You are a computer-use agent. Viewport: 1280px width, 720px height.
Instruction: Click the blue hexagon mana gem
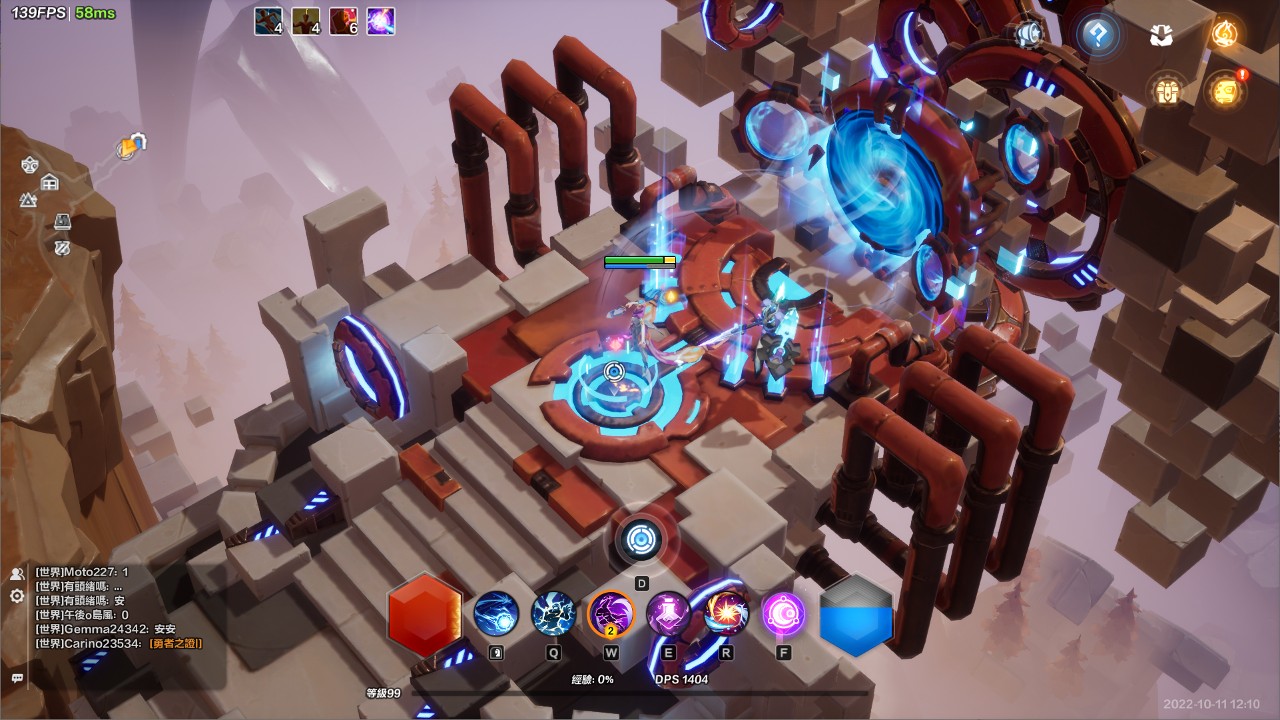click(x=856, y=614)
